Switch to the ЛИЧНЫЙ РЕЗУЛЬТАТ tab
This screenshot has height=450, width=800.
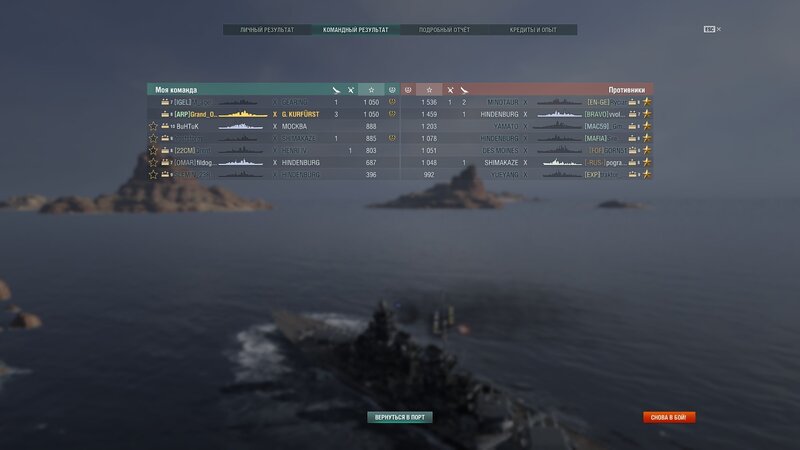[x=267, y=30]
